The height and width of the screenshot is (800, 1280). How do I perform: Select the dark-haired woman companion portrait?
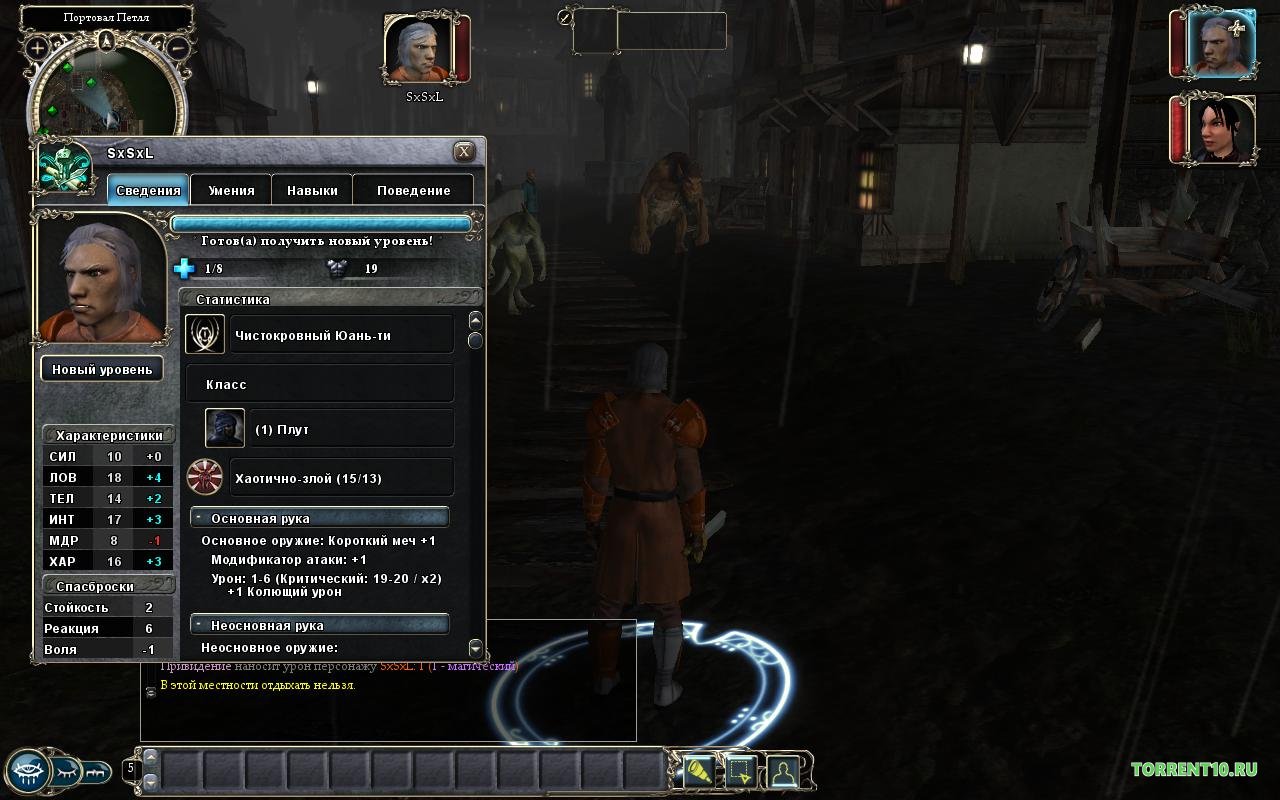click(x=1216, y=128)
